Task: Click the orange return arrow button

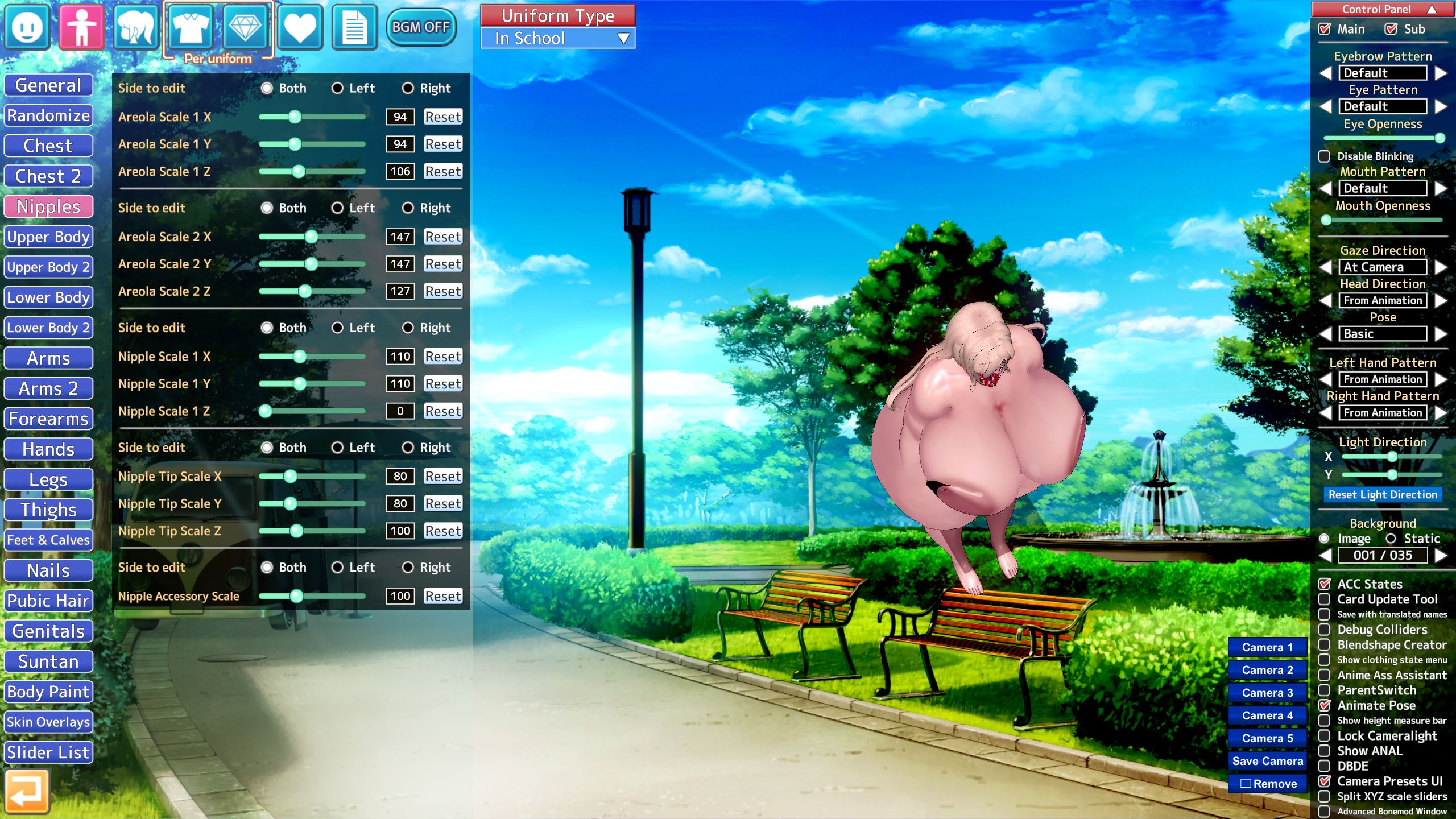Action: coord(27,791)
